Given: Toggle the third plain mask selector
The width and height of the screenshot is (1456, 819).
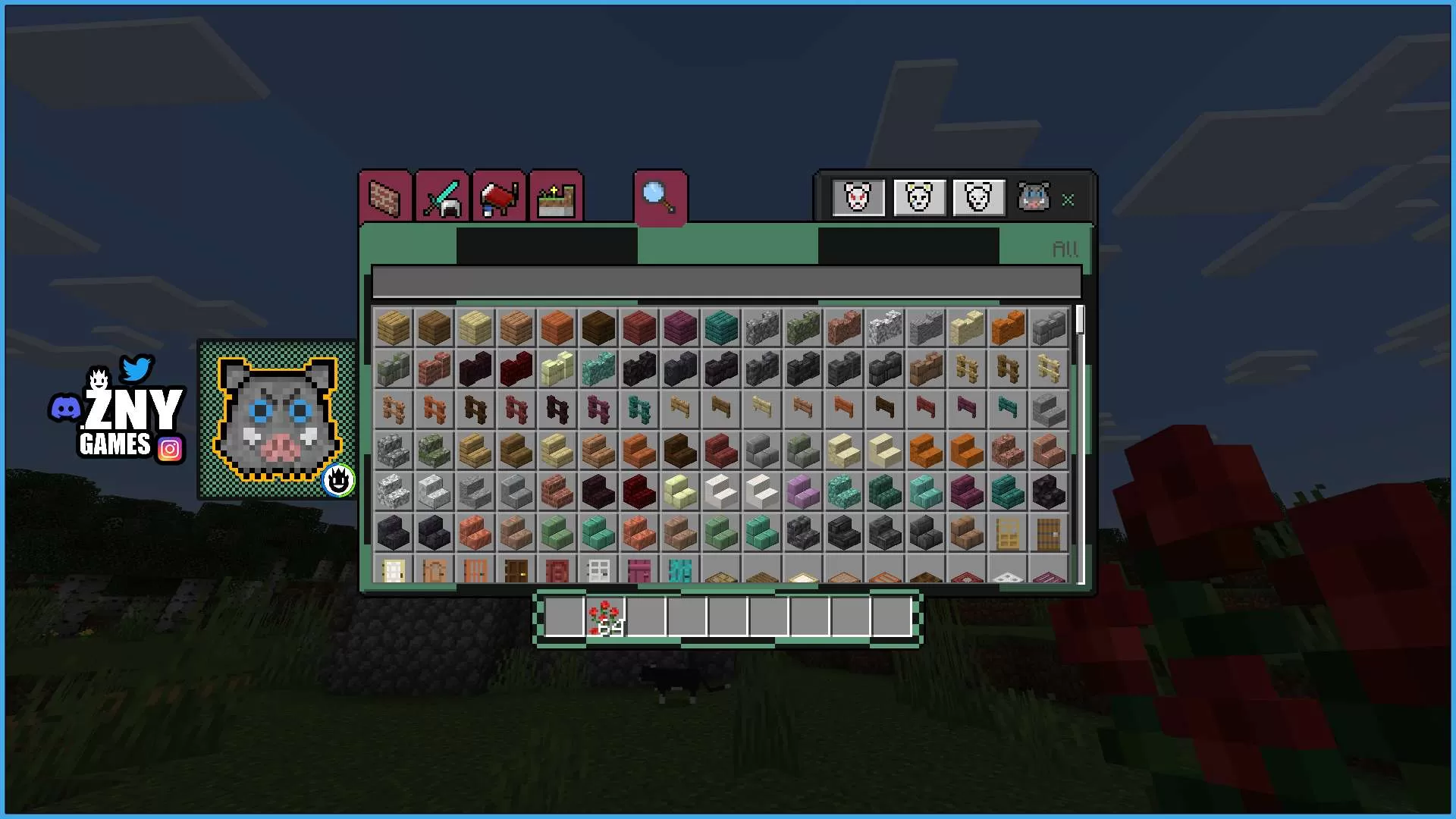Looking at the screenshot, I should [x=977, y=198].
